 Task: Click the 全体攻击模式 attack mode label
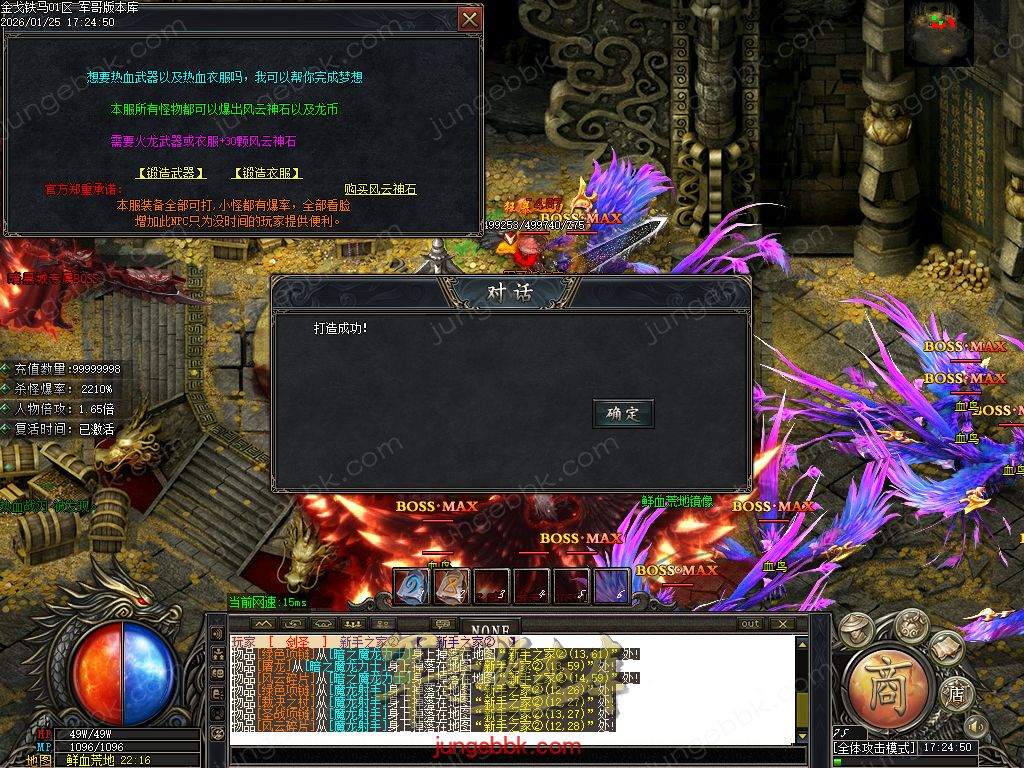(875, 748)
